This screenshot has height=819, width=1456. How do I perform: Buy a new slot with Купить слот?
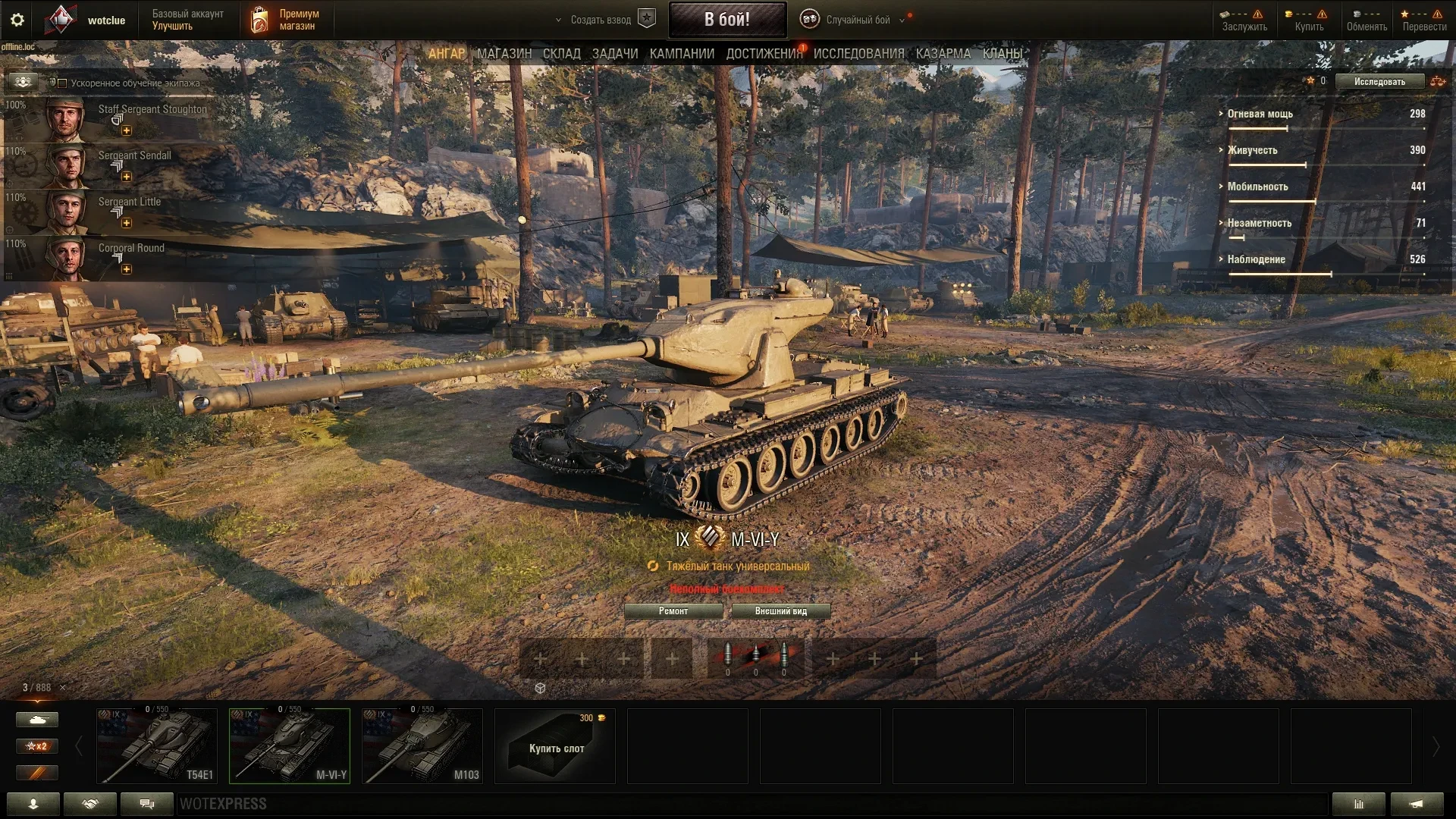(x=555, y=746)
